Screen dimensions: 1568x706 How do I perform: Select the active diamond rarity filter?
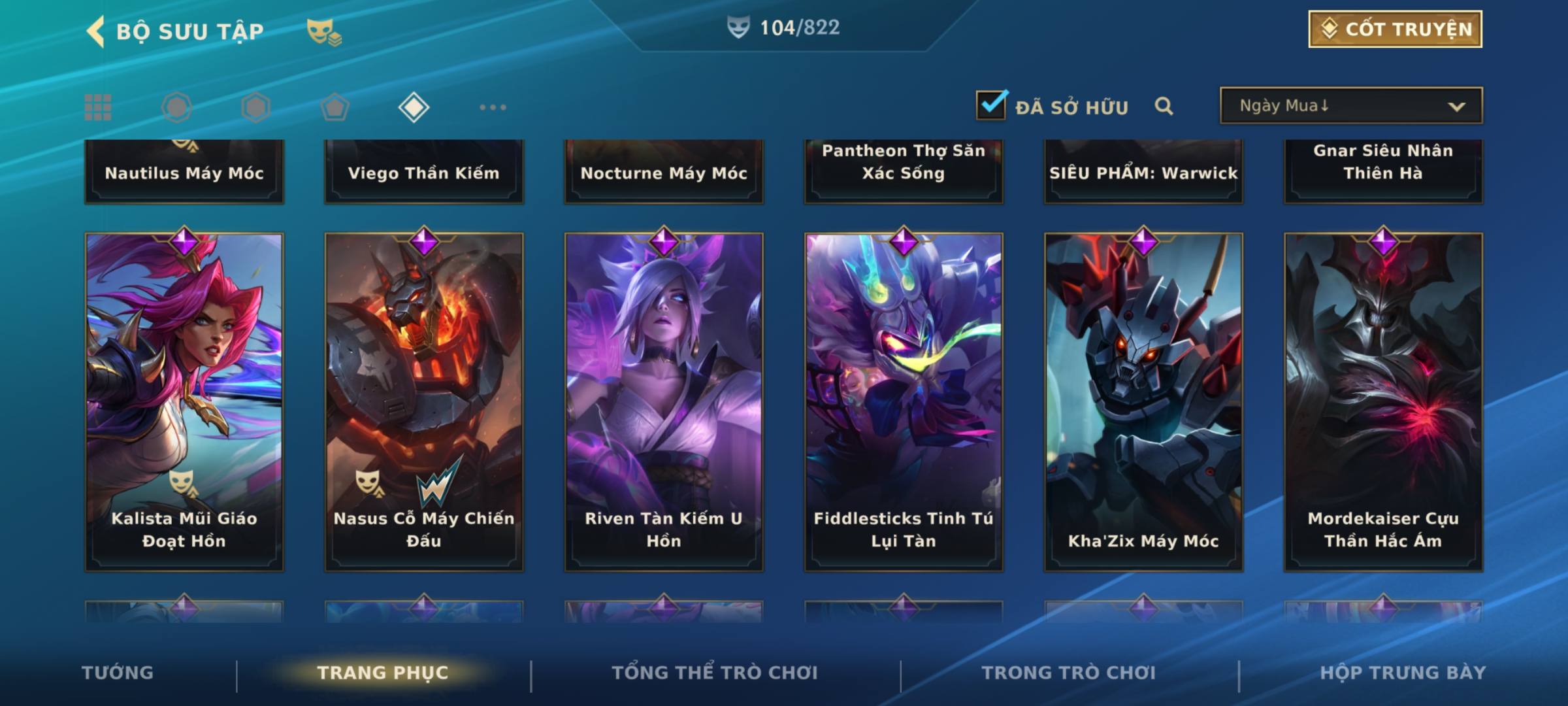[x=414, y=107]
